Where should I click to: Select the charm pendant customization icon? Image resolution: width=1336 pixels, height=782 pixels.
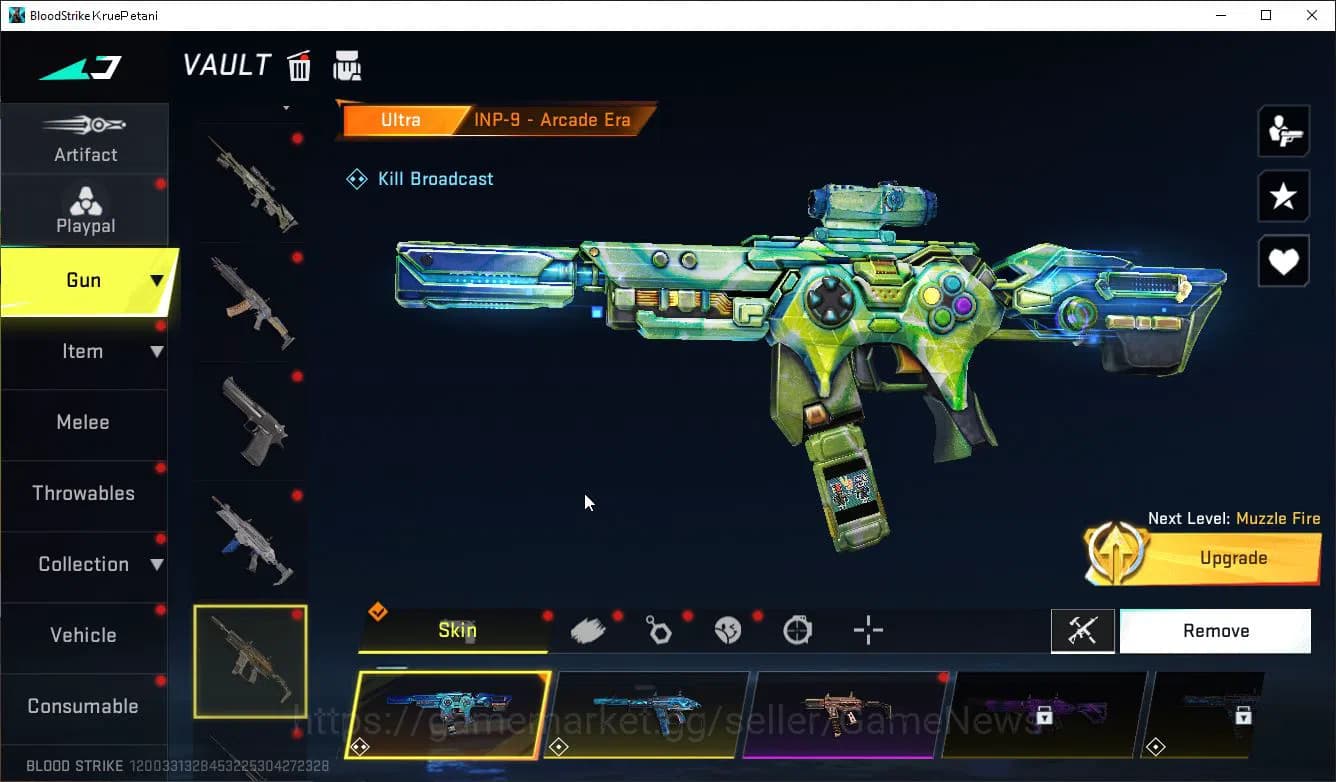coord(658,629)
